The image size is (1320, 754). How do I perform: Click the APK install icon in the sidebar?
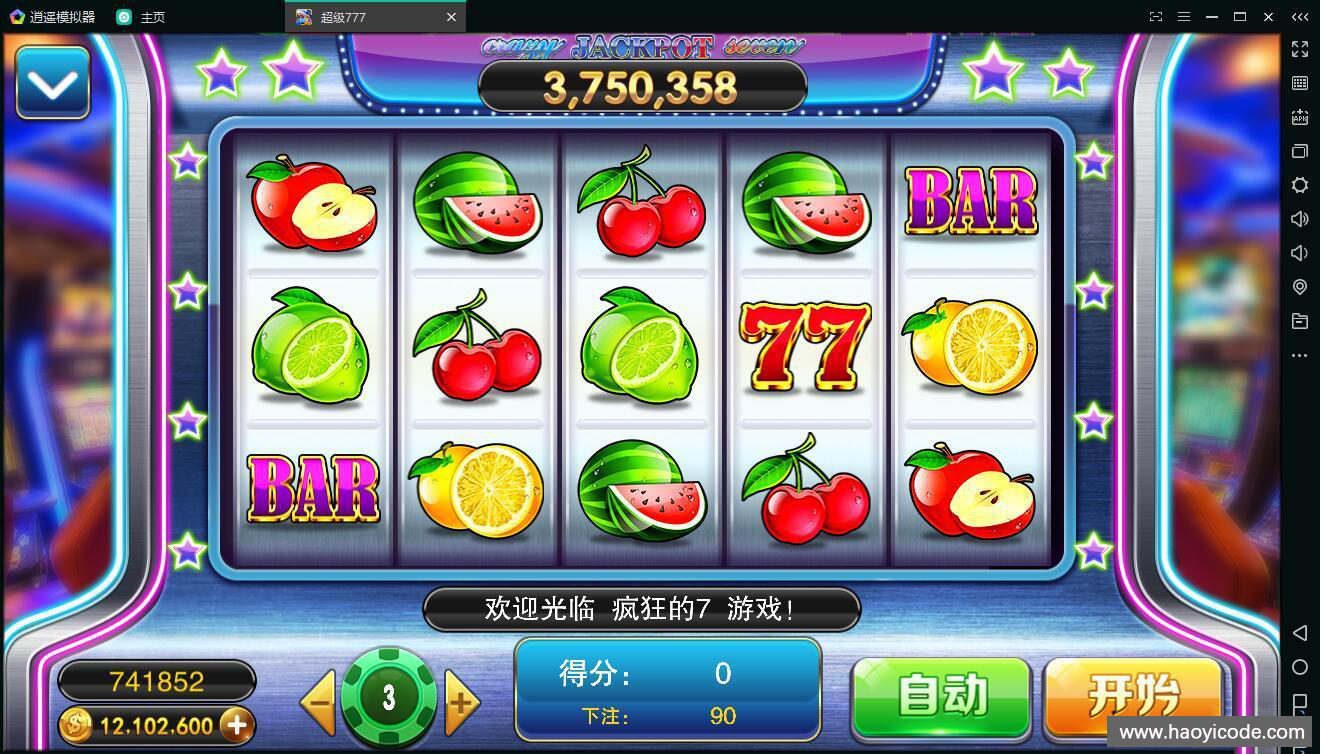pyautogui.click(x=1300, y=118)
